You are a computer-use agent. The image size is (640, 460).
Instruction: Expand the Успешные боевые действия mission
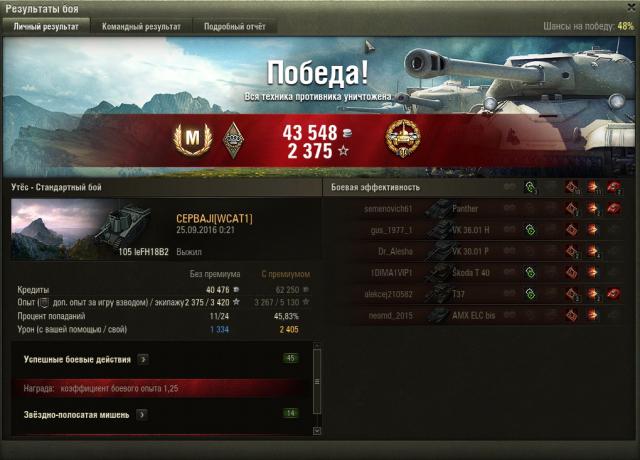tap(143, 358)
